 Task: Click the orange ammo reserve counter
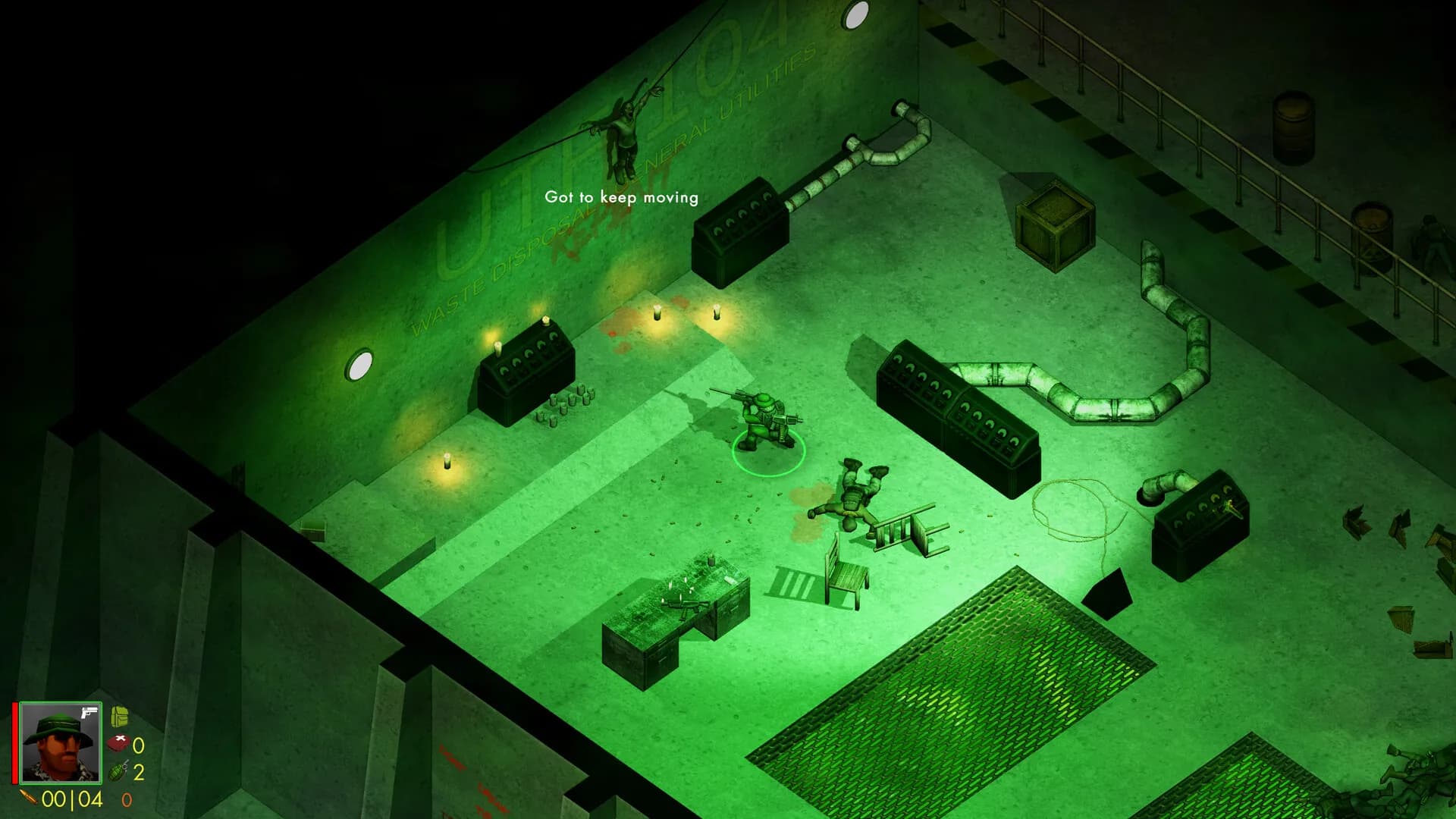[127, 800]
